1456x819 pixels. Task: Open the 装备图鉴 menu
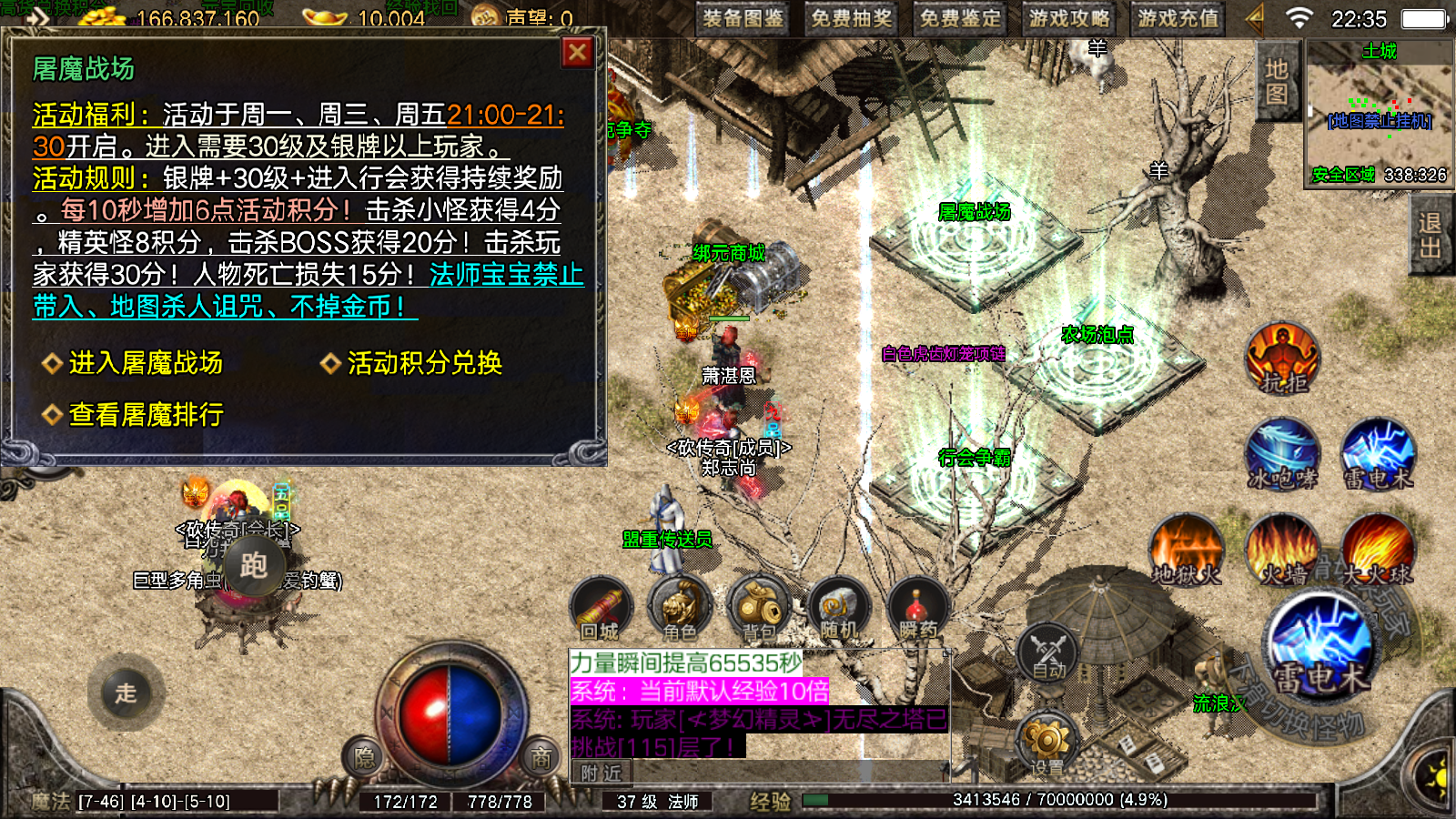click(743, 19)
